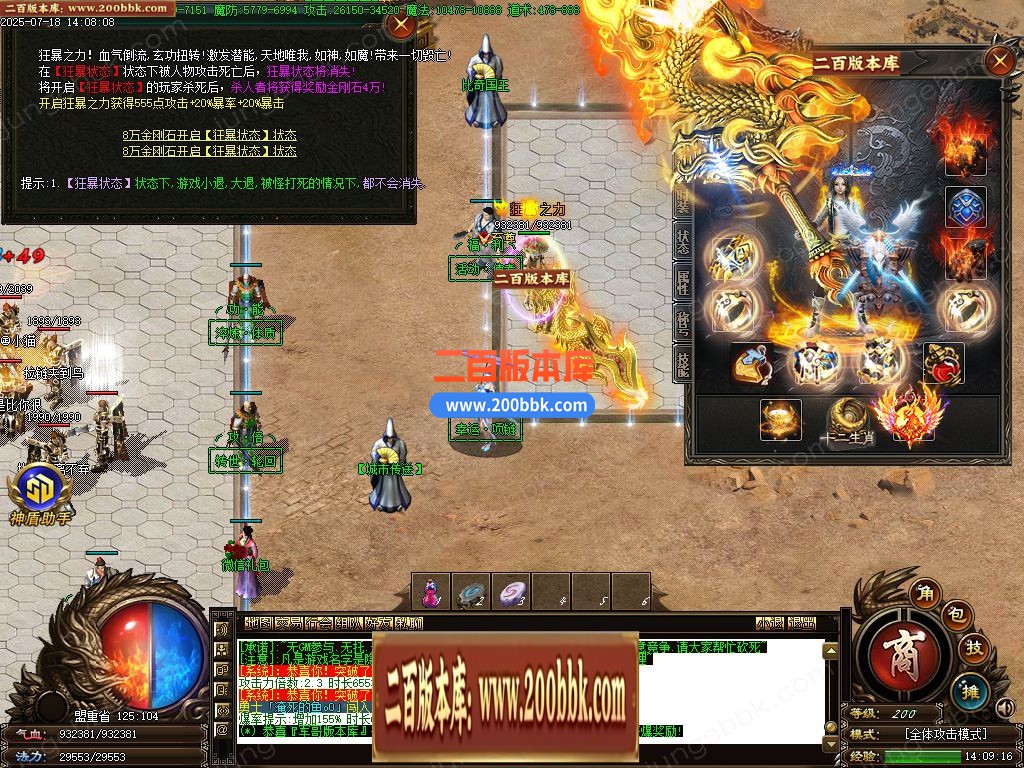Use the red potion in hotbar slot 1
Viewport: 1024px width, 768px height.
point(430,593)
